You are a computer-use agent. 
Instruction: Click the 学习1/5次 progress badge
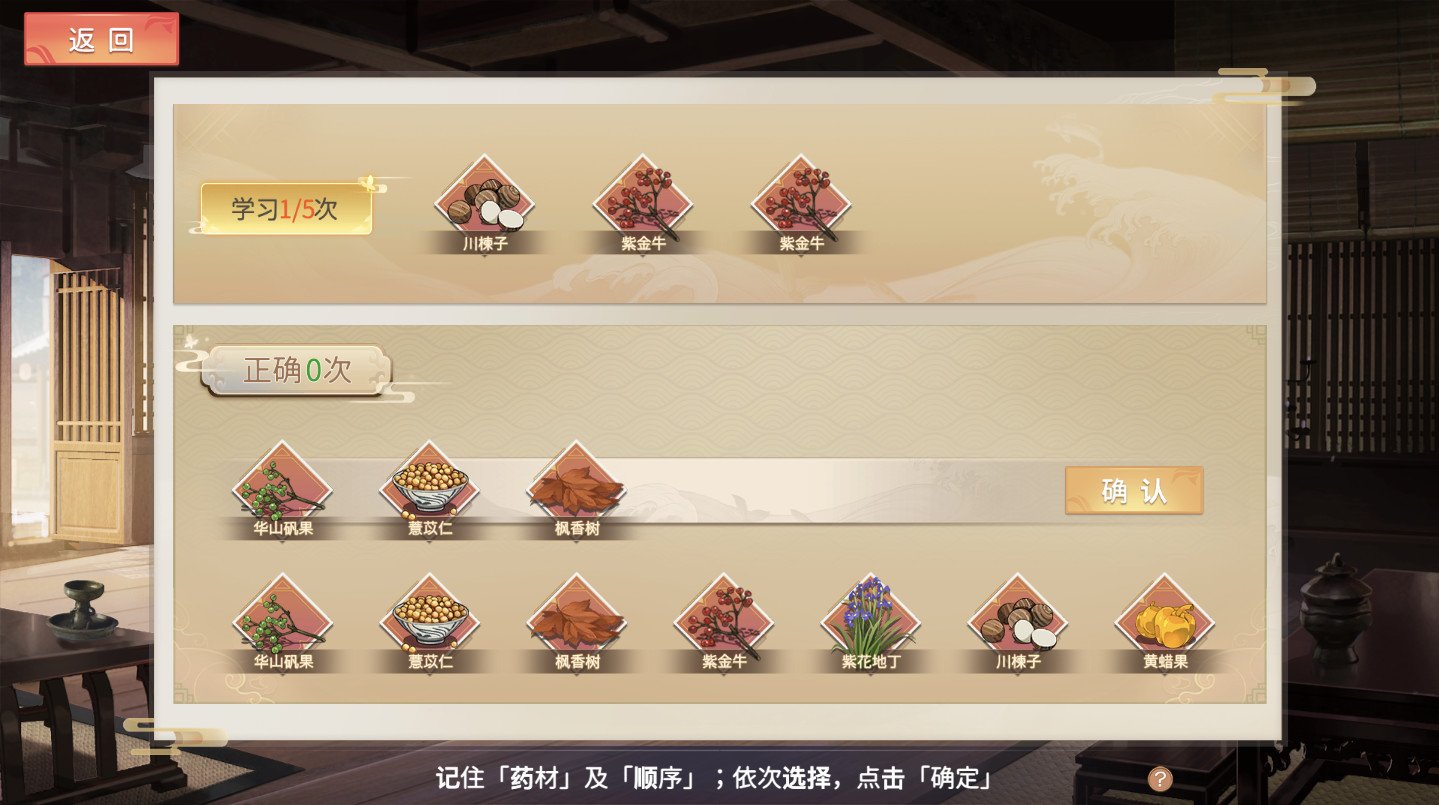289,210
